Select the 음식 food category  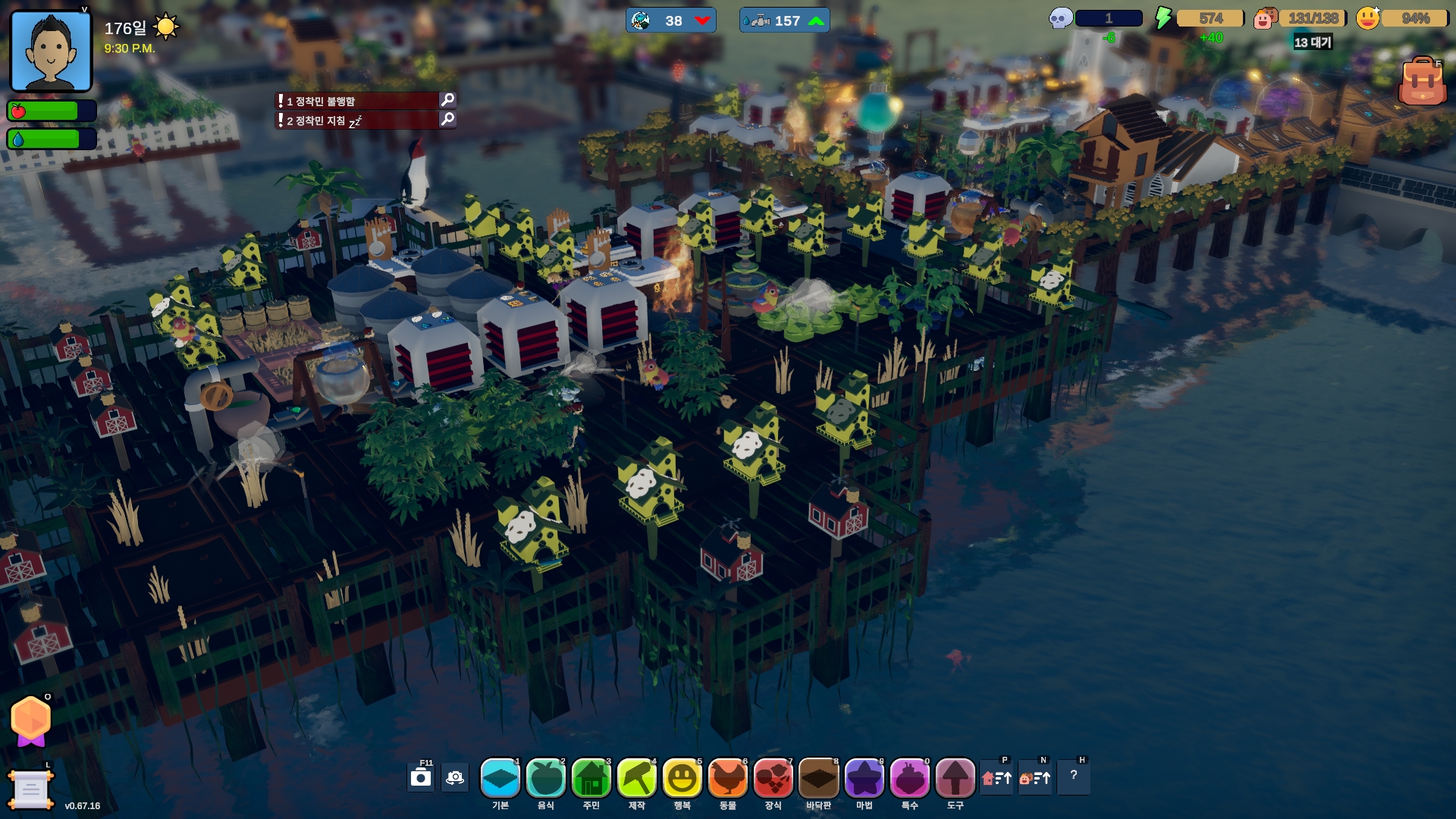point(546,778)
